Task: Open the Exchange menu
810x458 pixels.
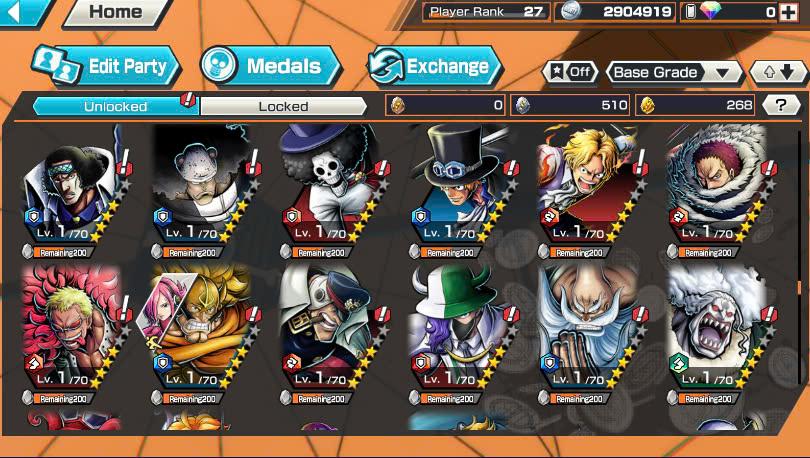Action: (434, 67)
